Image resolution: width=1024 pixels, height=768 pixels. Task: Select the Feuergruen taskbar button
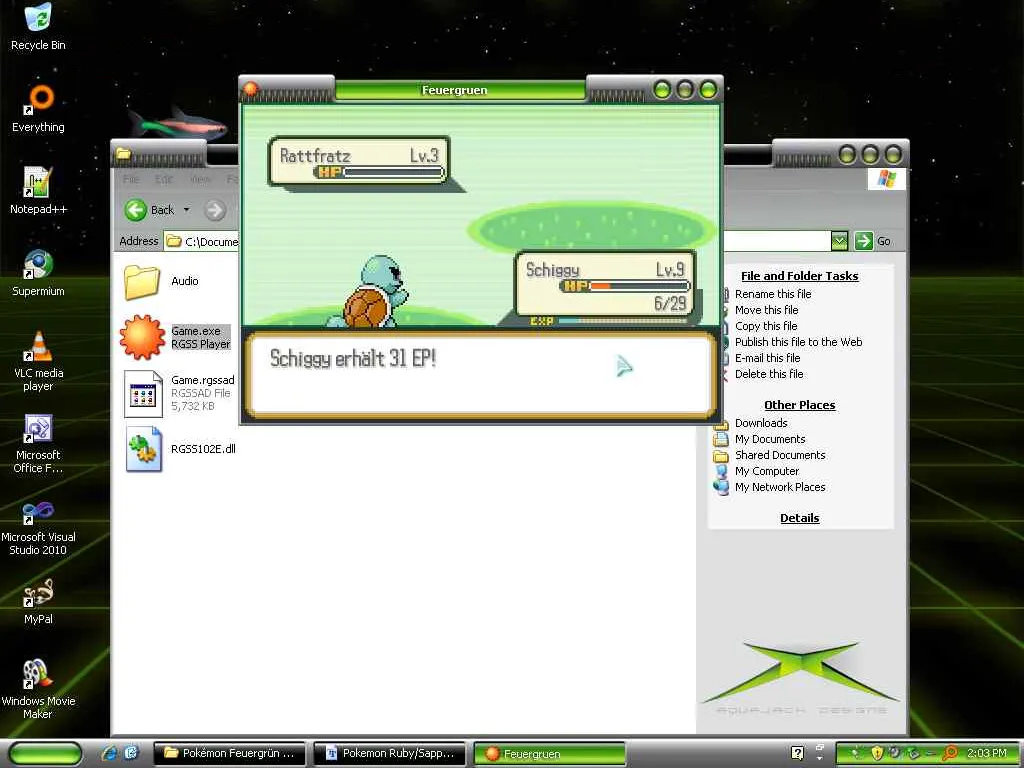coord(548,753)
